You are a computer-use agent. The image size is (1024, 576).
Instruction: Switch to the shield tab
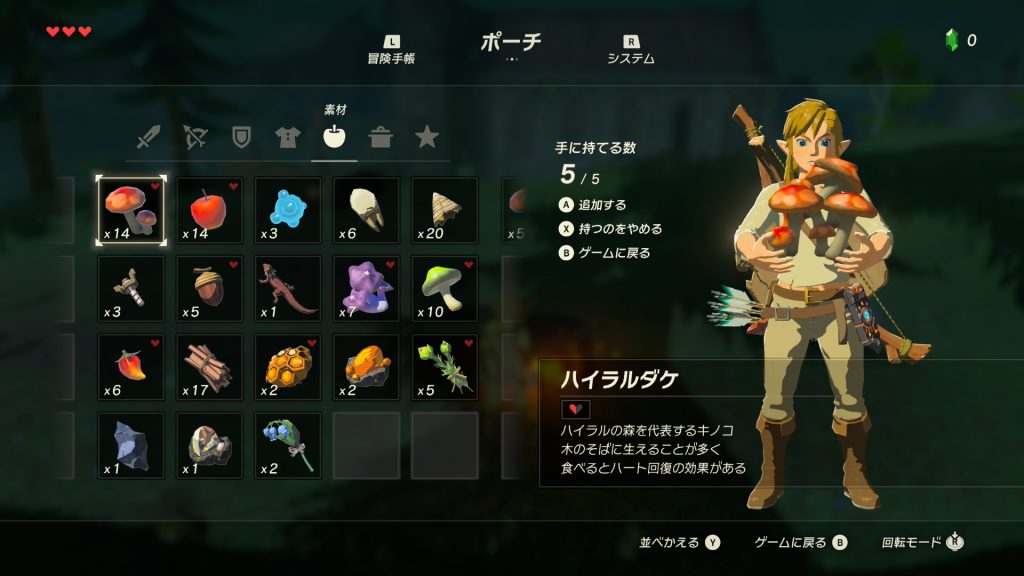coord(241,137)
